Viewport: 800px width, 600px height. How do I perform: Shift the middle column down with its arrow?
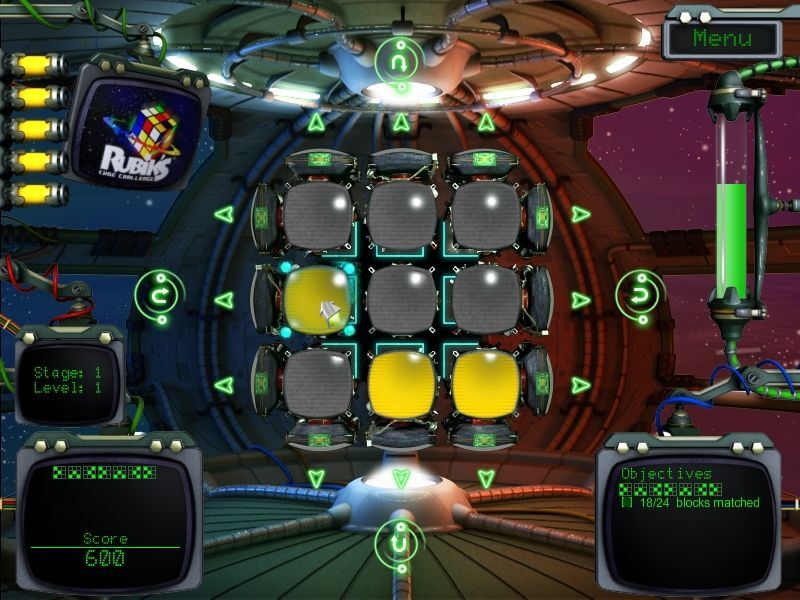401,478
